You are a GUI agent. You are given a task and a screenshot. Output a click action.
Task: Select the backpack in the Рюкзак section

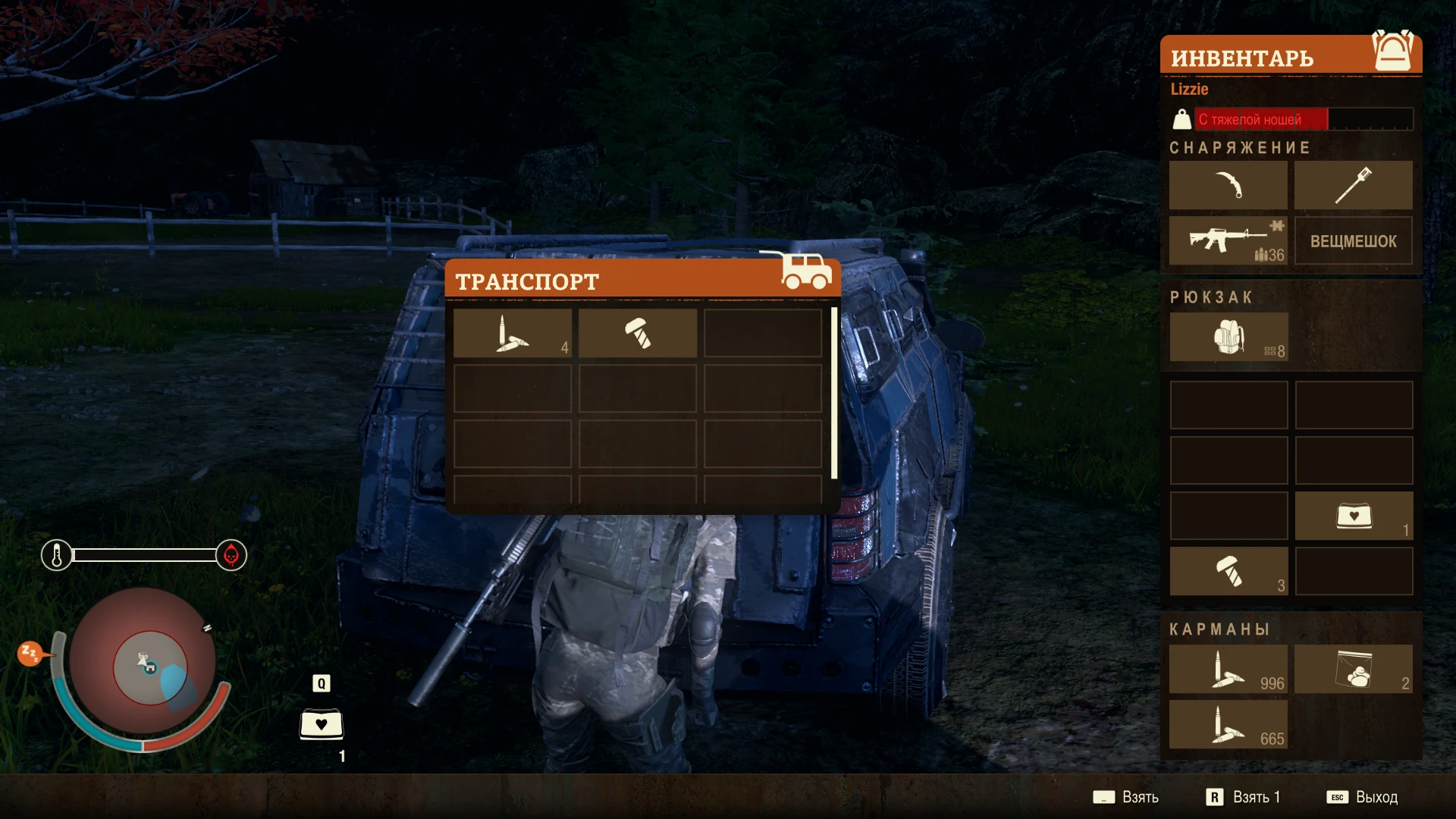tap(1228, 337)
